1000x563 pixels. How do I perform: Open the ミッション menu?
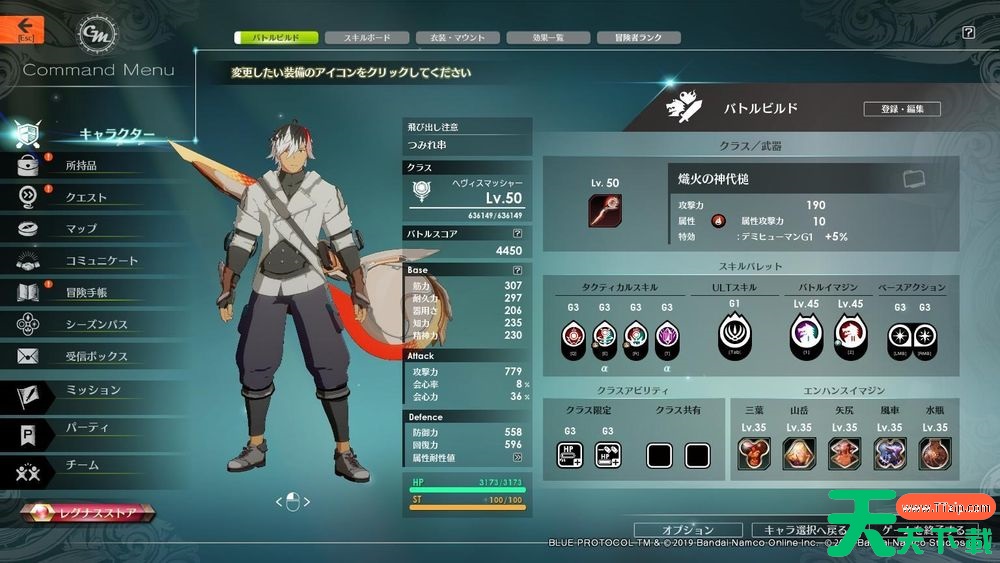point(92,390)
